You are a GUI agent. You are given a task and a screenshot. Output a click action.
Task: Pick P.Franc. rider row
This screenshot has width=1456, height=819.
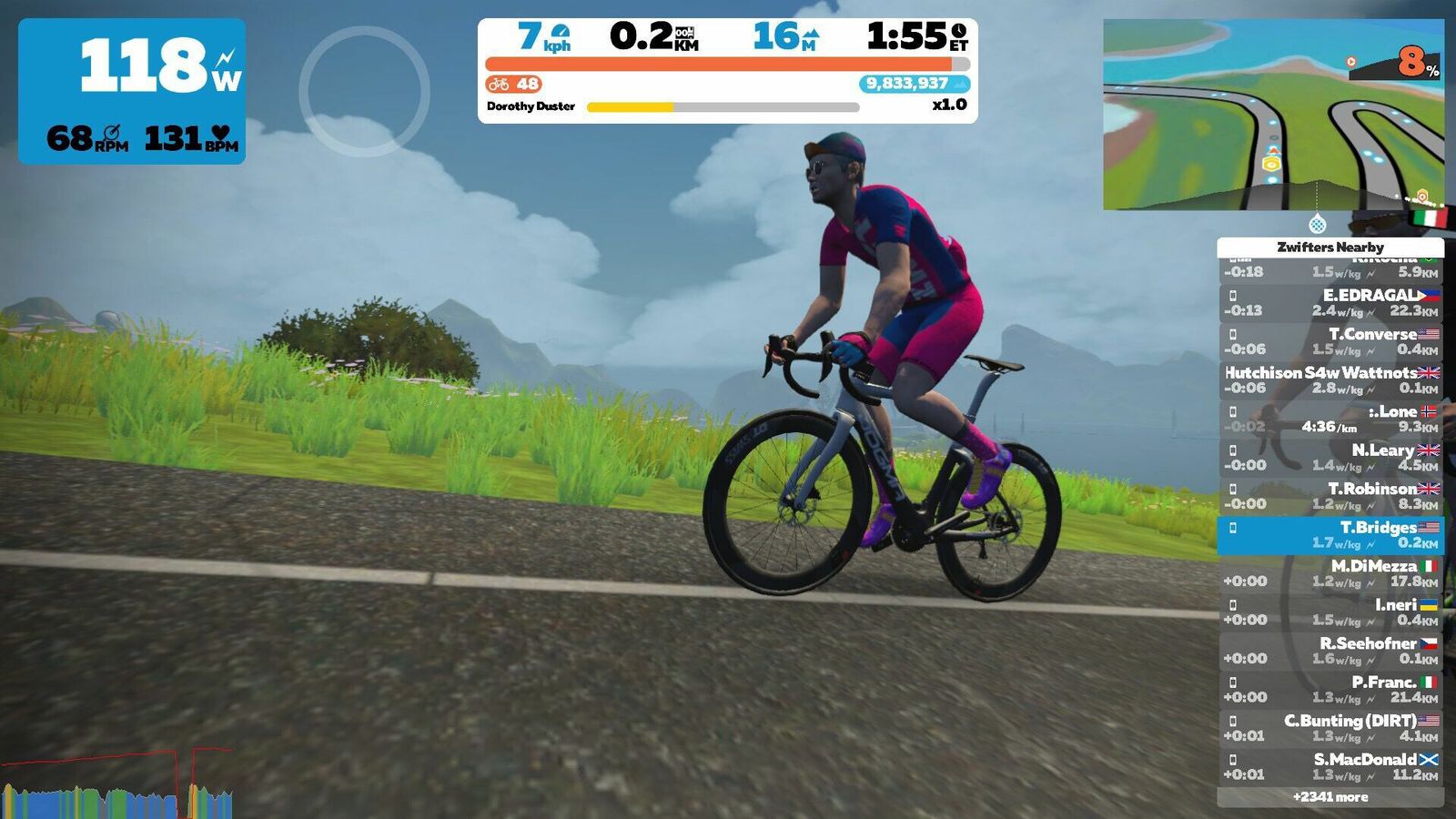(1330, 690)
